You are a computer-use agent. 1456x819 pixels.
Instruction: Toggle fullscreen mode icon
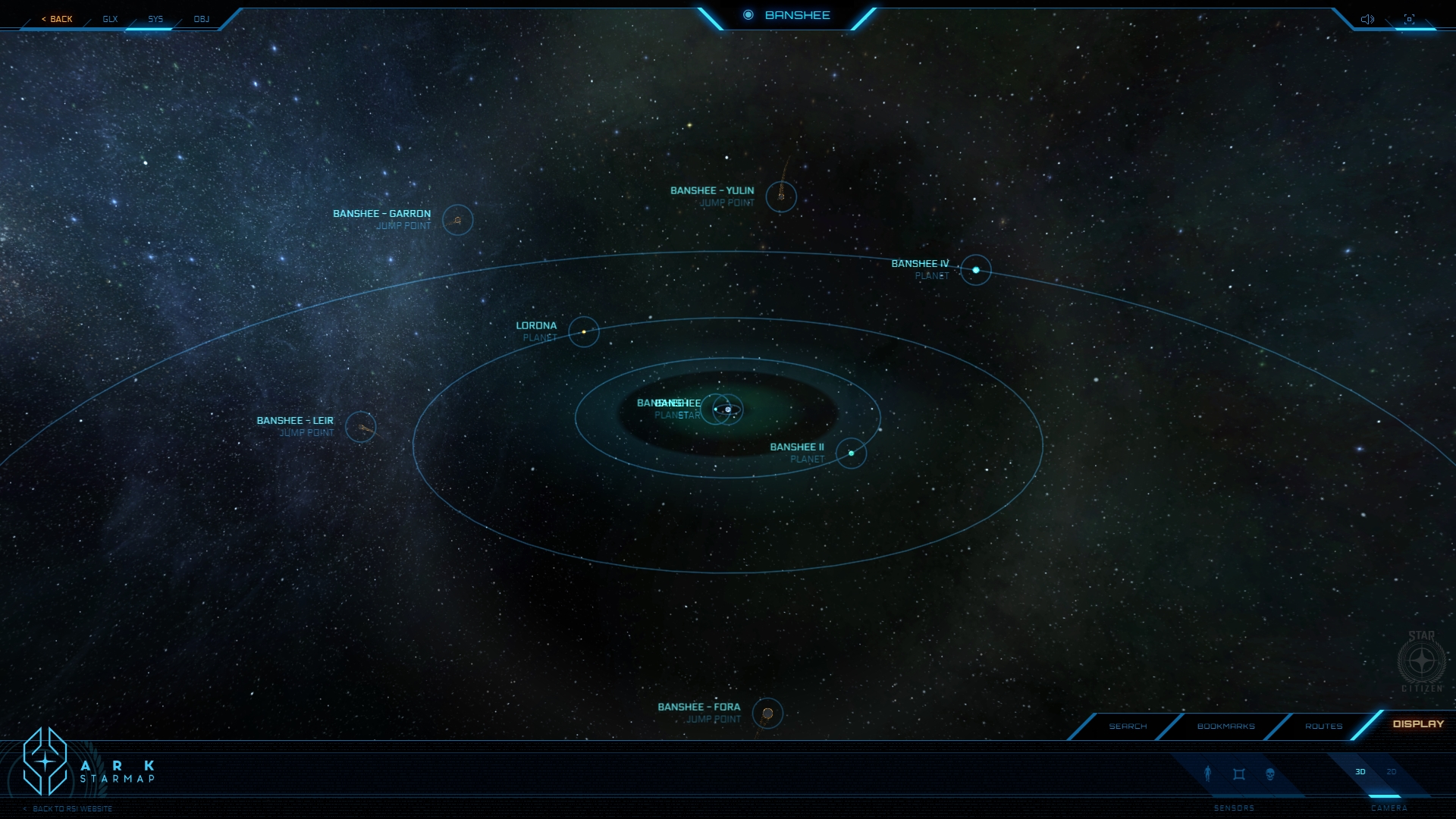pos(1409,19)
